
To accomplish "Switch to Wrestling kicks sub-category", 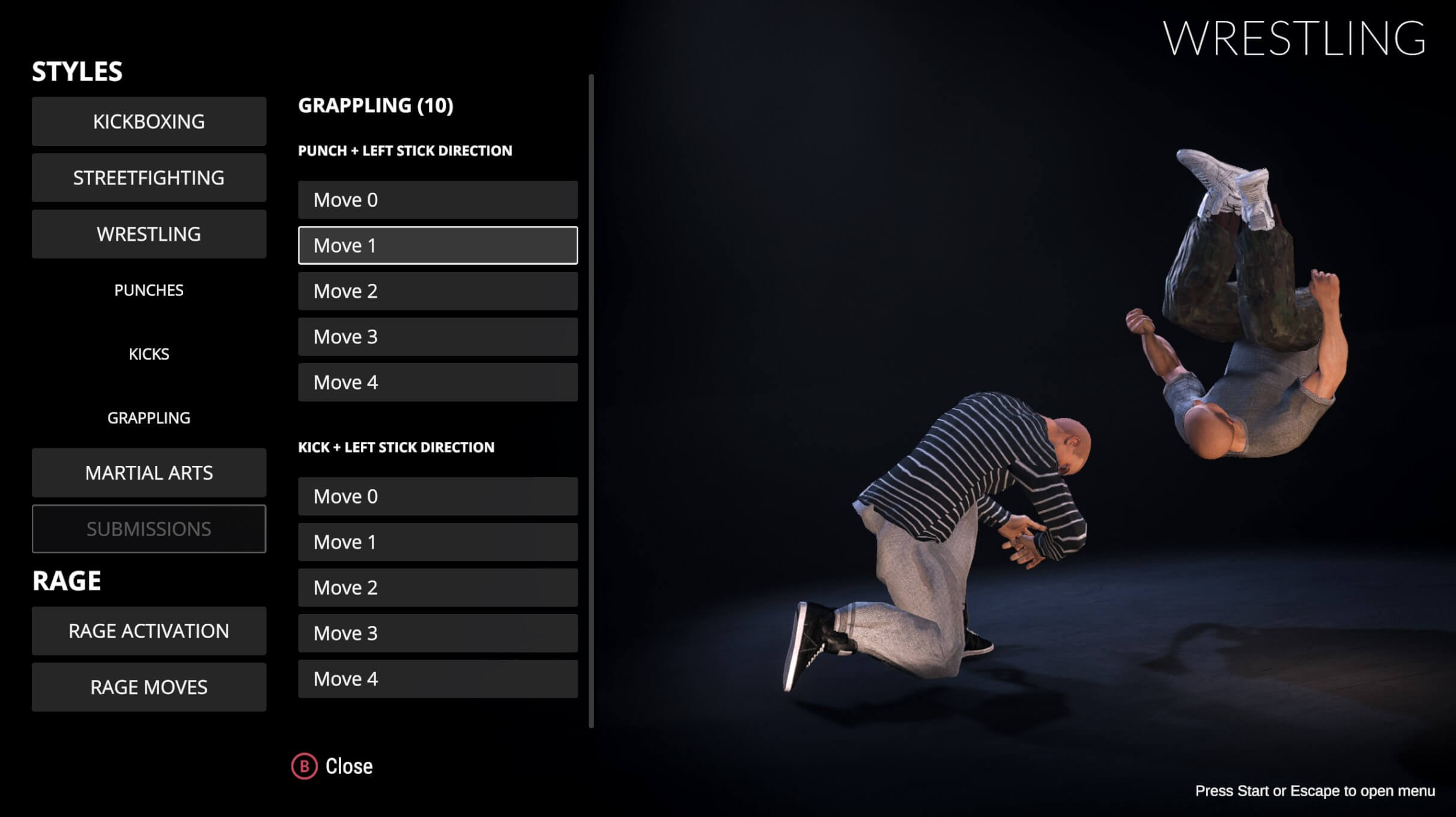I will click(148, 354).
